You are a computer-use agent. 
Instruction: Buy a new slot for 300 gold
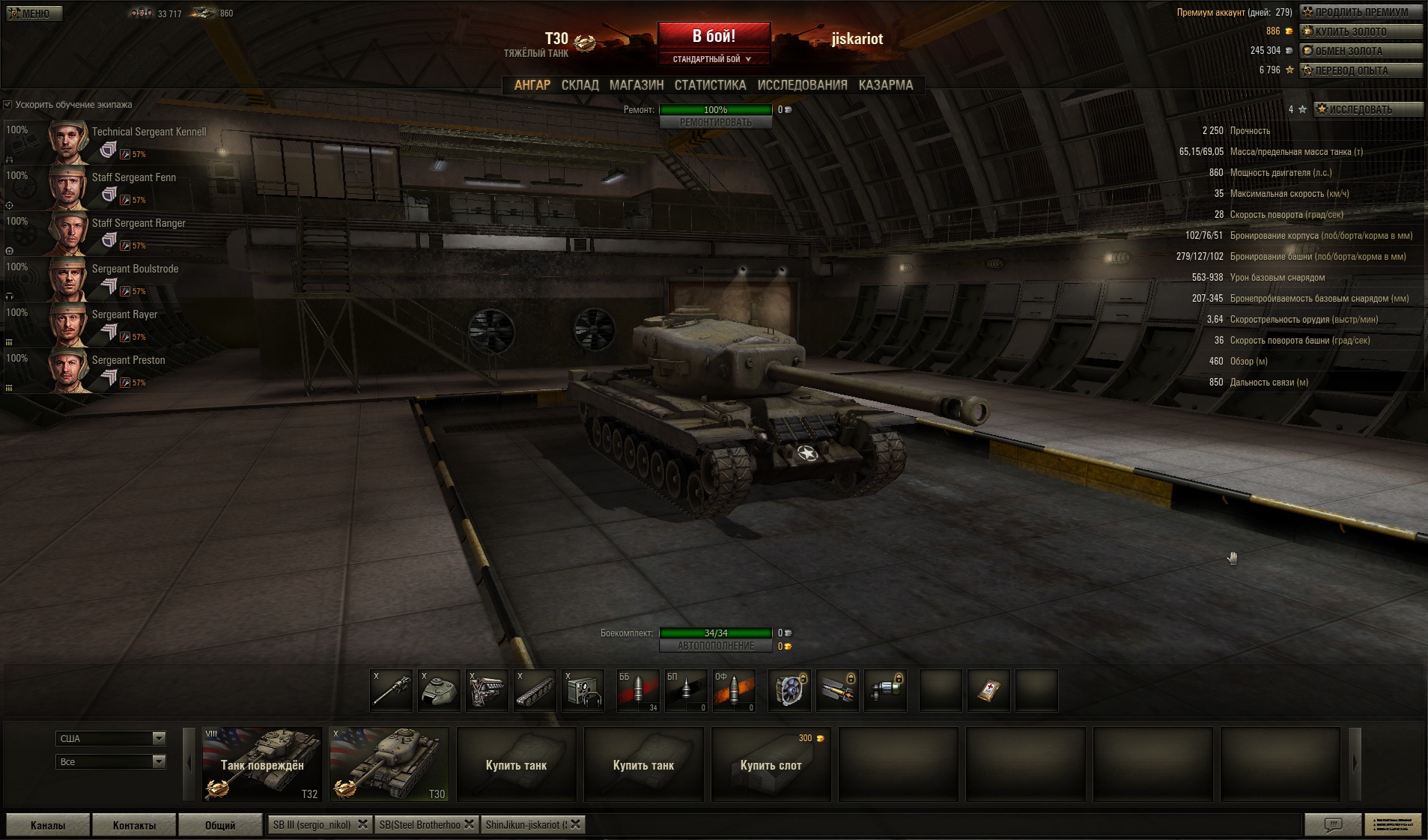point(771,764)
